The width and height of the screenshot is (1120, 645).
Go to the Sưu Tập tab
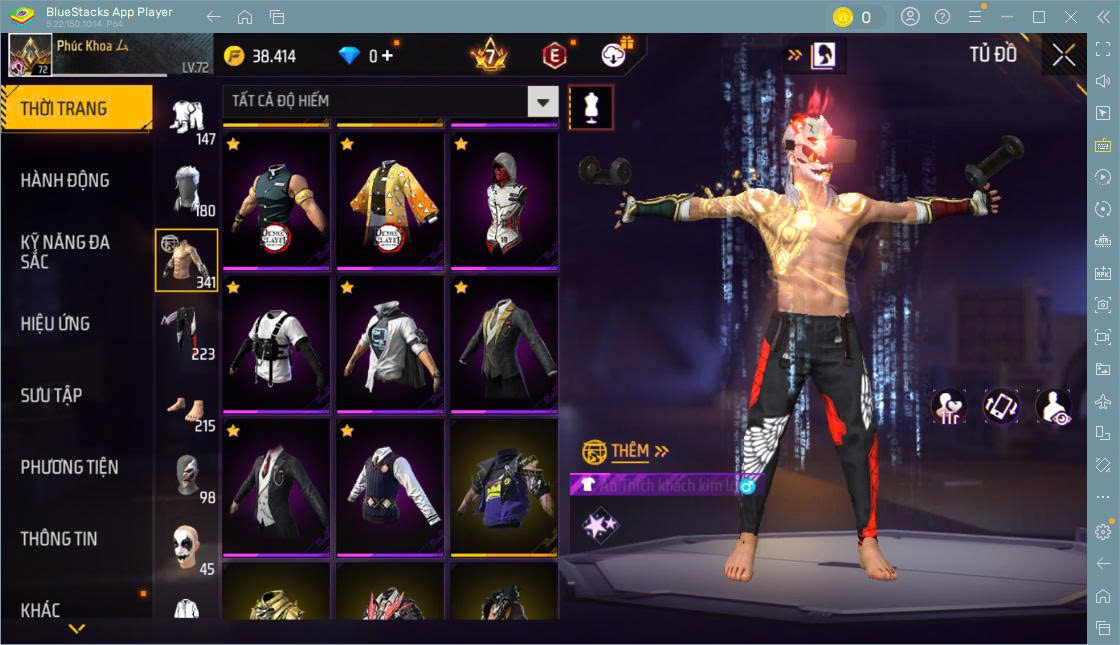point(51,396)
